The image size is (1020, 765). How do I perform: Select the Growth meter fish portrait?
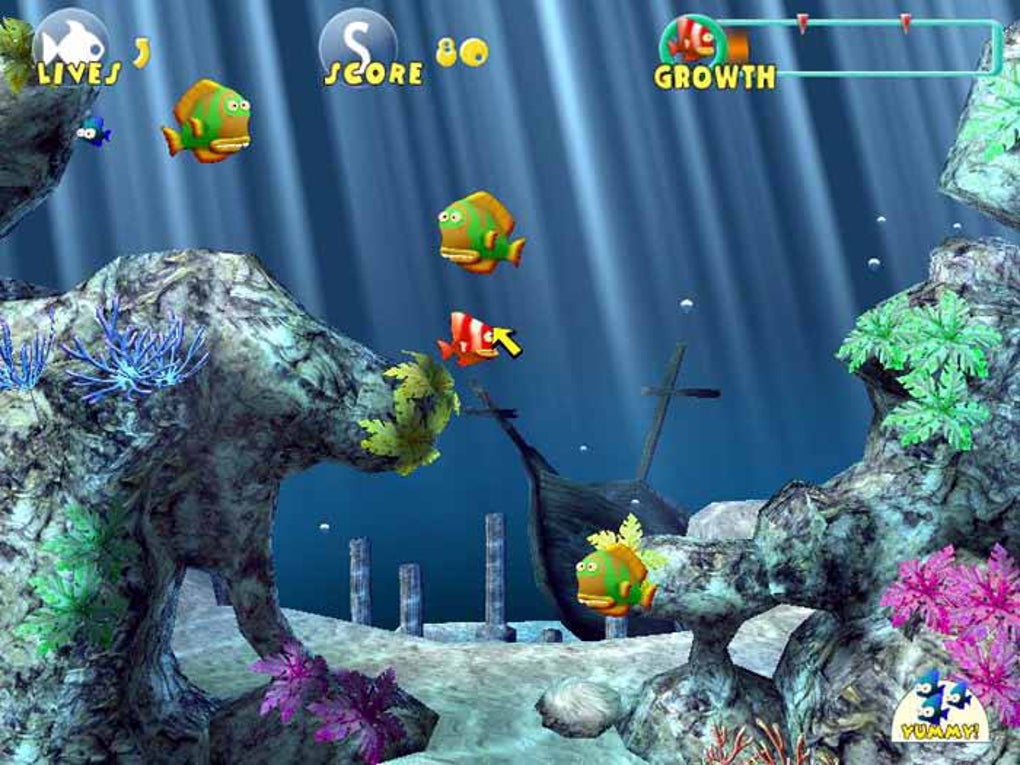pos(692,39)
